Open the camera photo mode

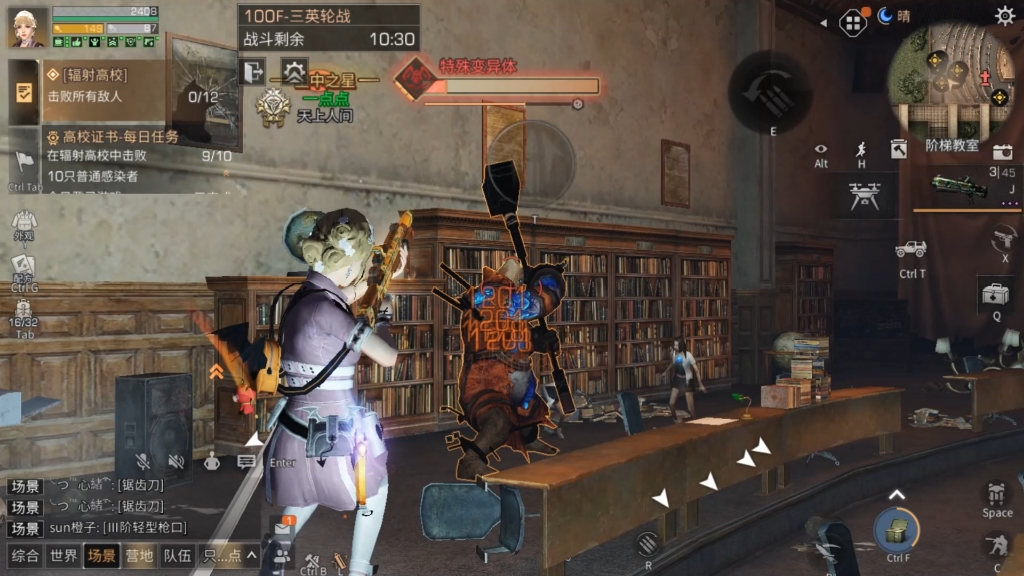[x=1002, y=151]
